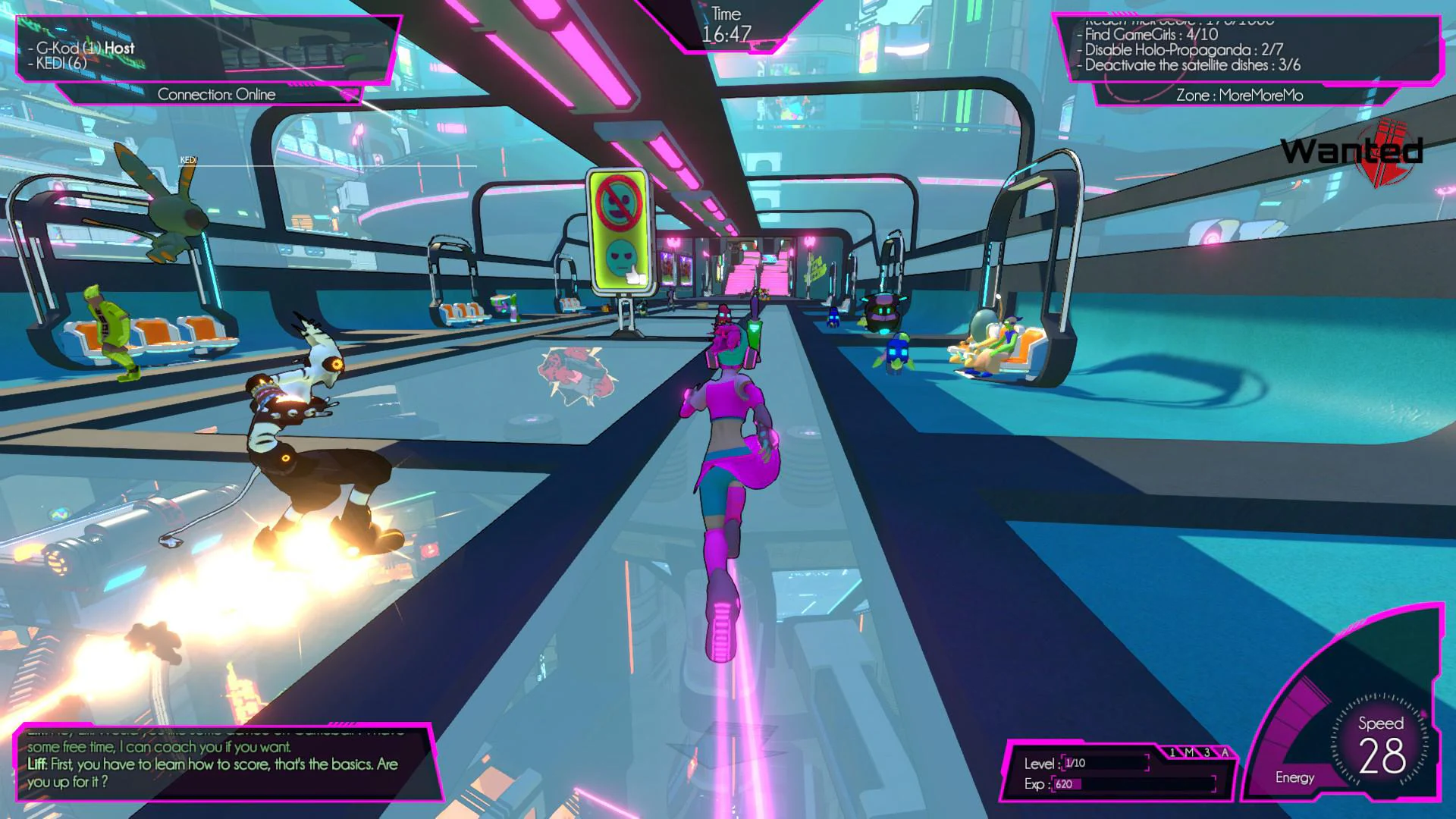
Task: Select the KEDI nameplate marker
Action: point(189,161)
